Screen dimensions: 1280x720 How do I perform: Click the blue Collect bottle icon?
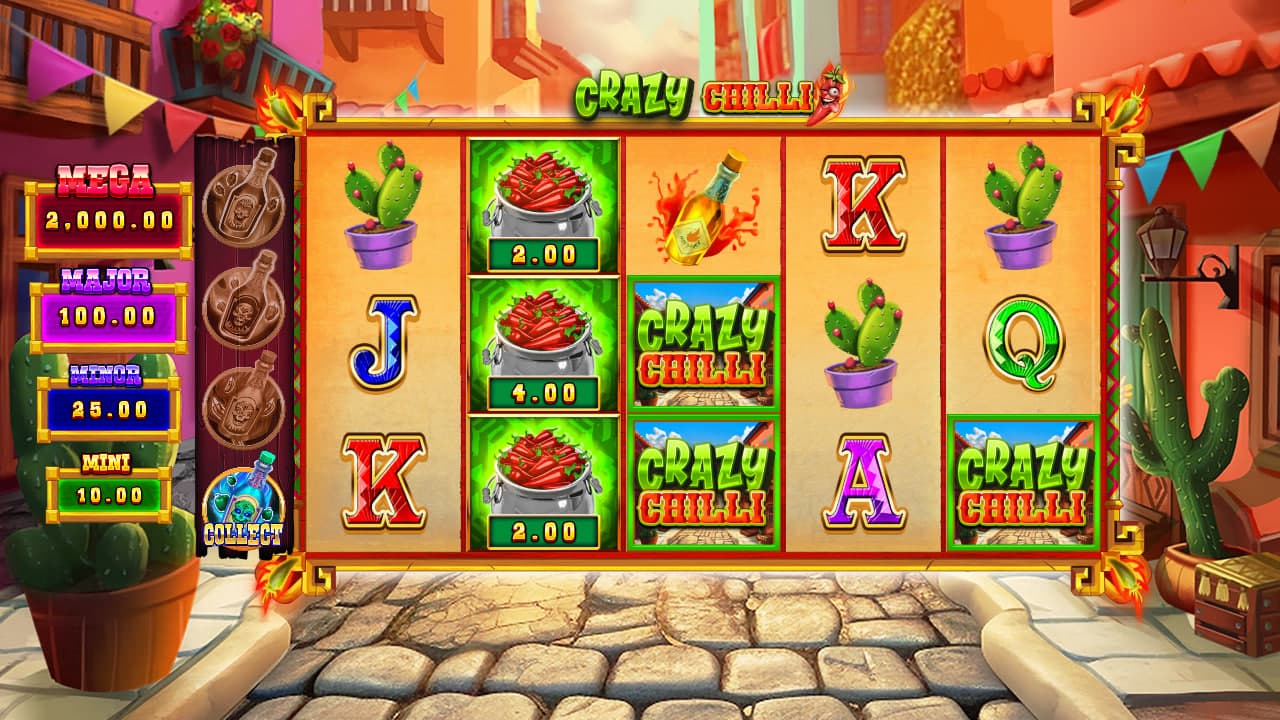(243, 507)
